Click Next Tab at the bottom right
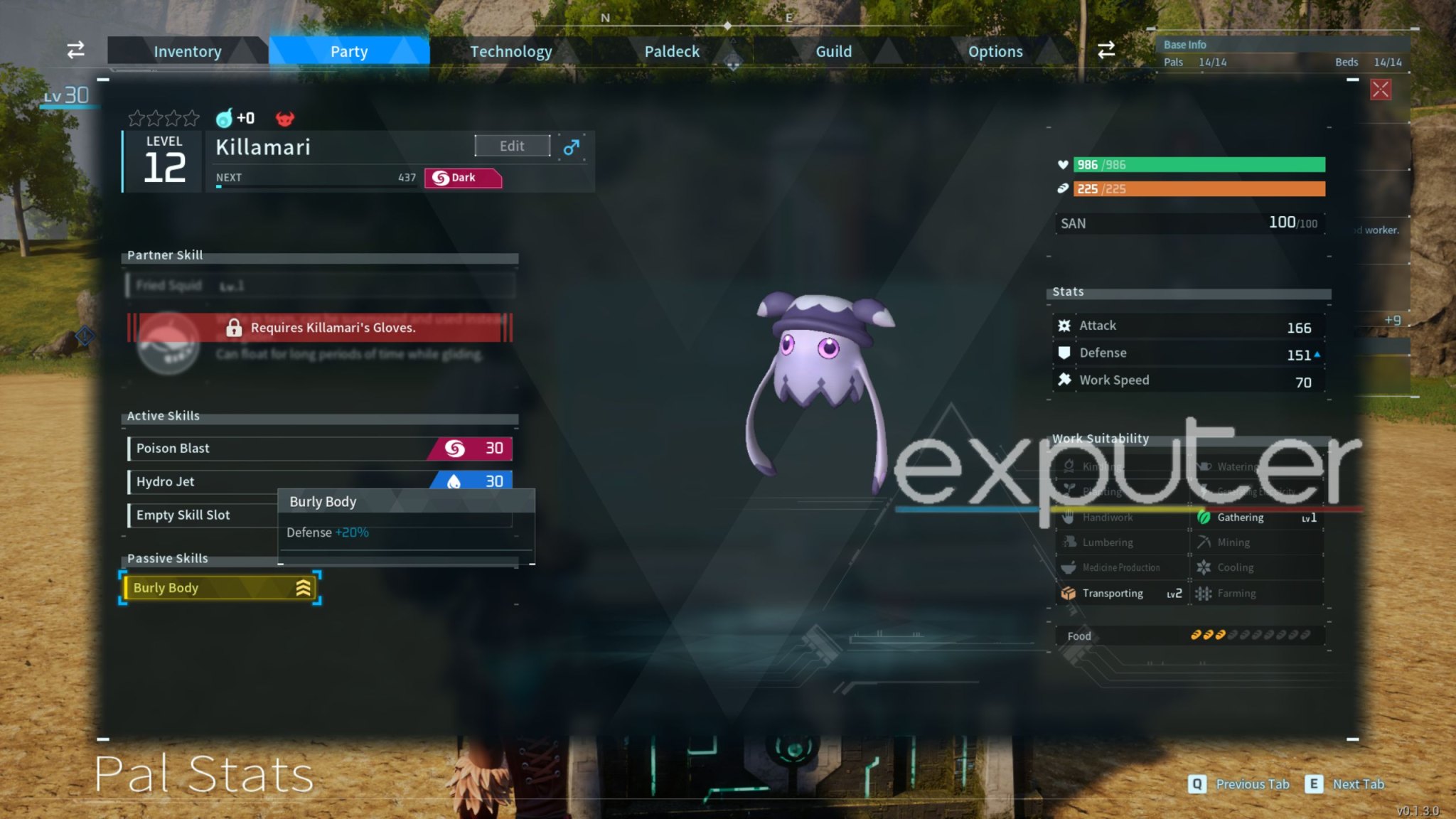Image resolution: width=1456 pixels, height=819 pixels. point(1358,784)
